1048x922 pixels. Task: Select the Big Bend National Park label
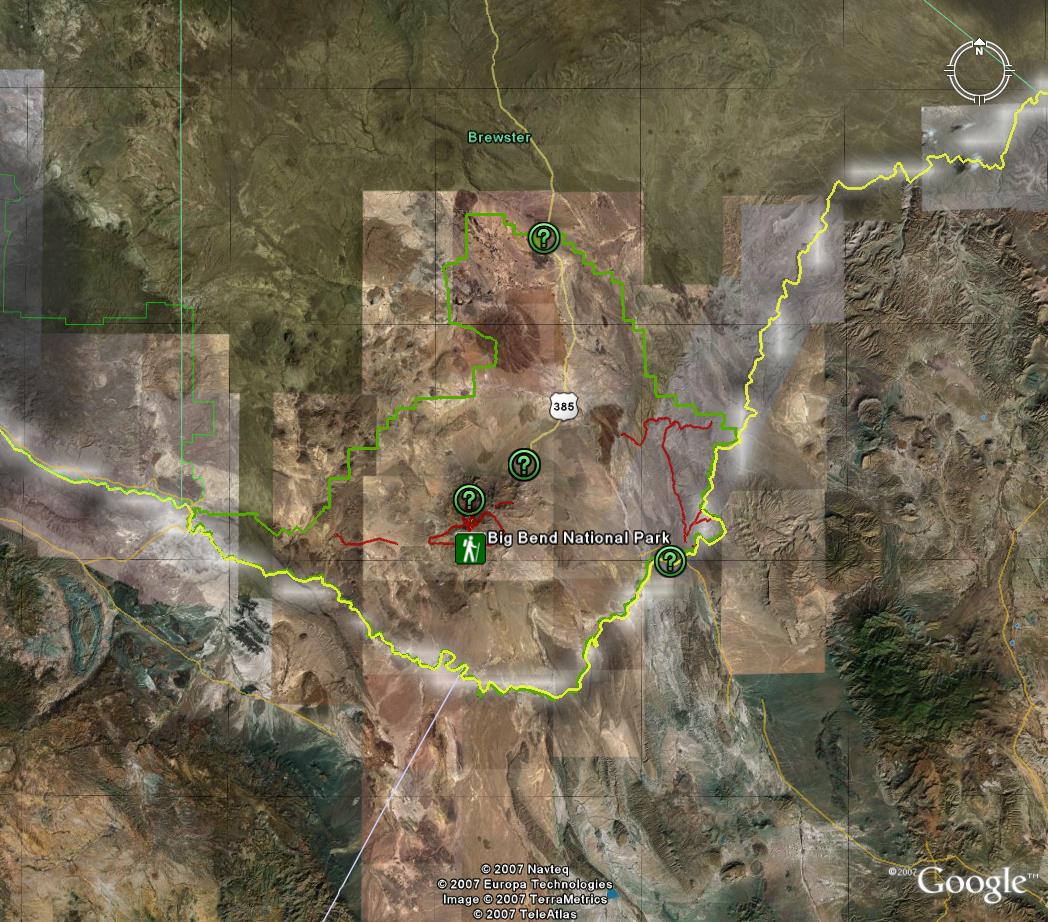578,538
